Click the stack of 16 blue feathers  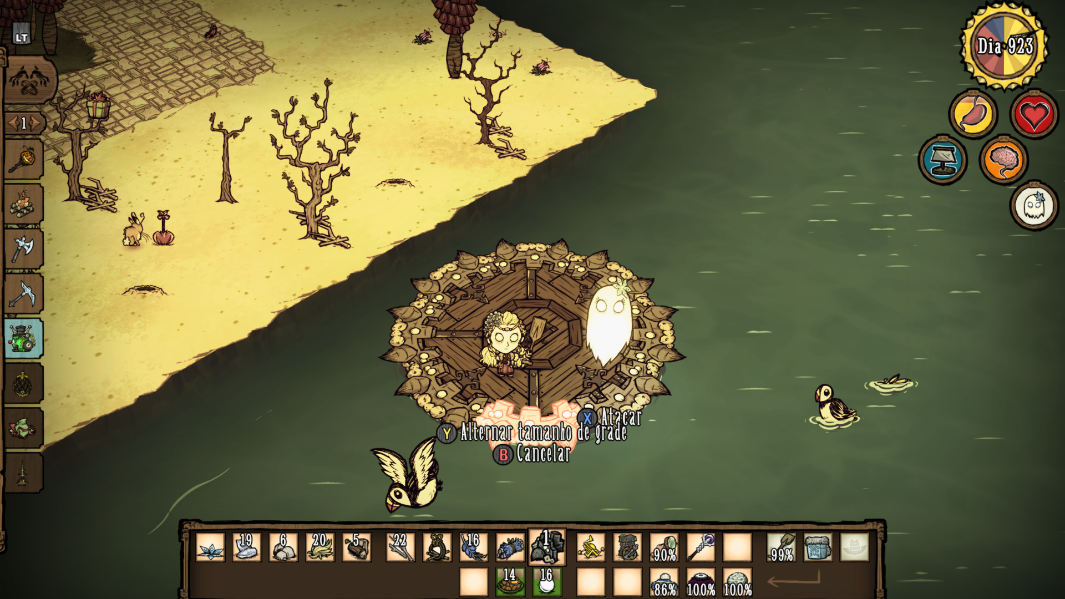[473, 547]
